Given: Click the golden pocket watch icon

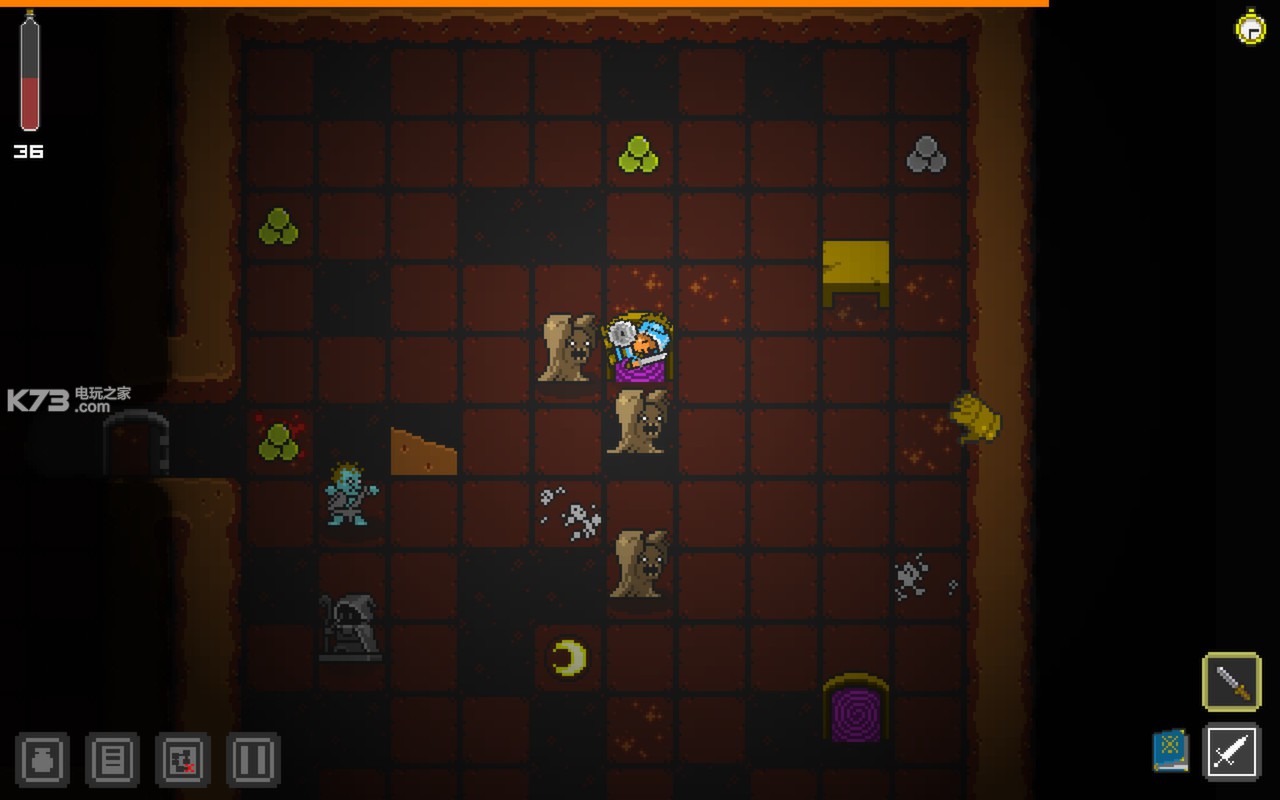Looking at the screenshot, I should (1250, 27).
